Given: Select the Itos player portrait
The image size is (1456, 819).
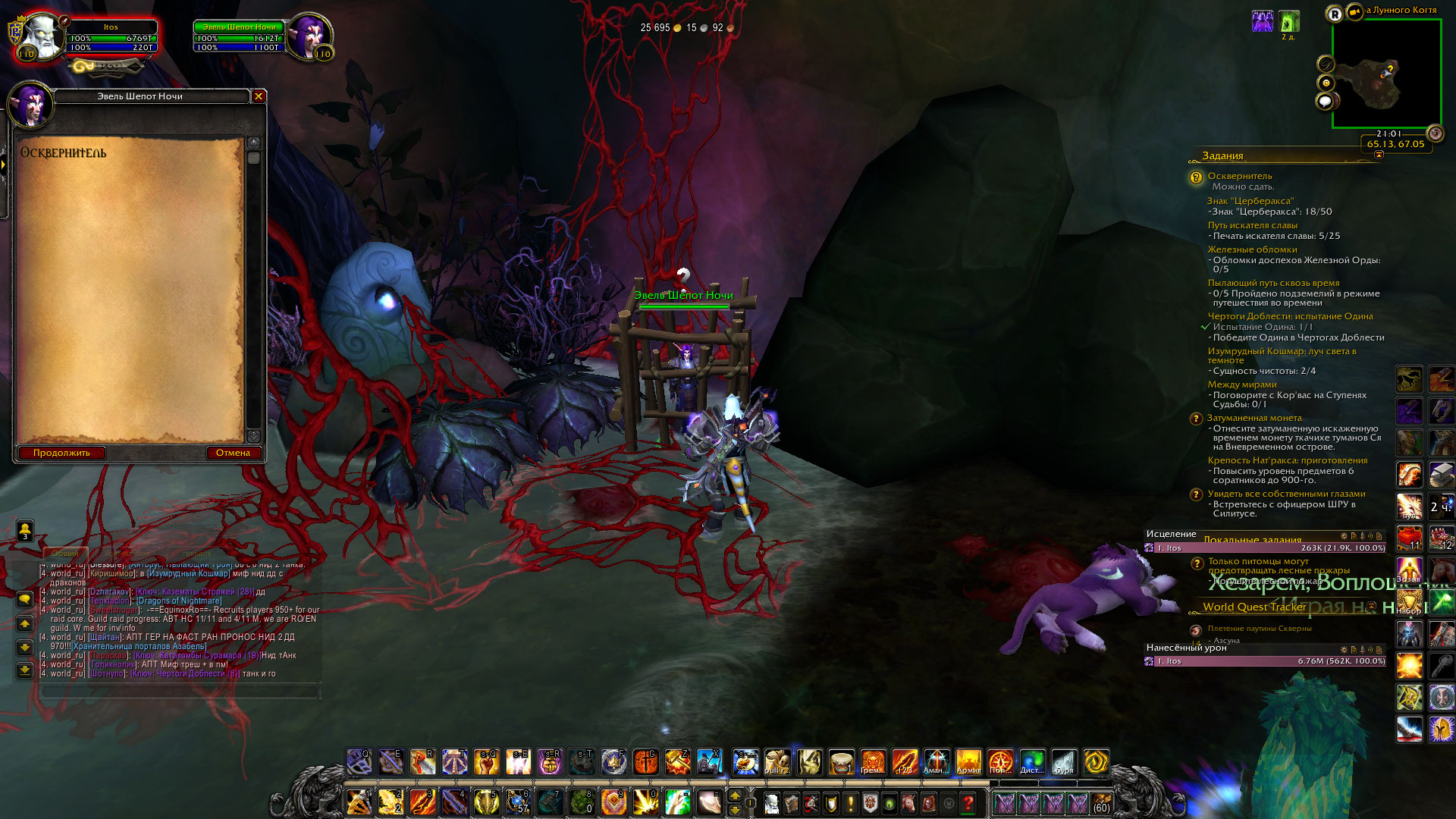Looking at the screenshot, I should pos(40,36).
